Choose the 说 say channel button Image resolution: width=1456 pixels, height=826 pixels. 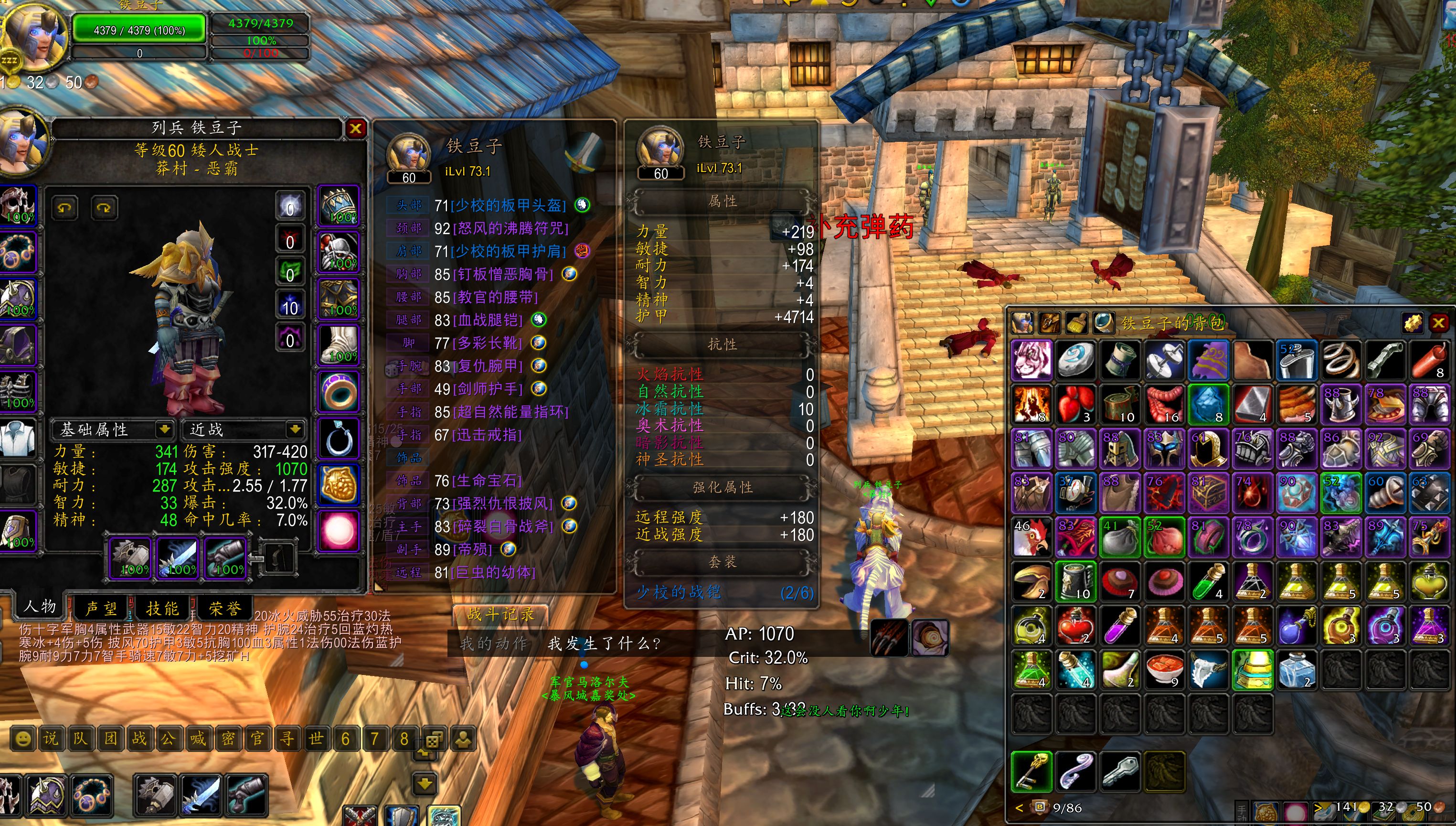[x=51, y=739]
